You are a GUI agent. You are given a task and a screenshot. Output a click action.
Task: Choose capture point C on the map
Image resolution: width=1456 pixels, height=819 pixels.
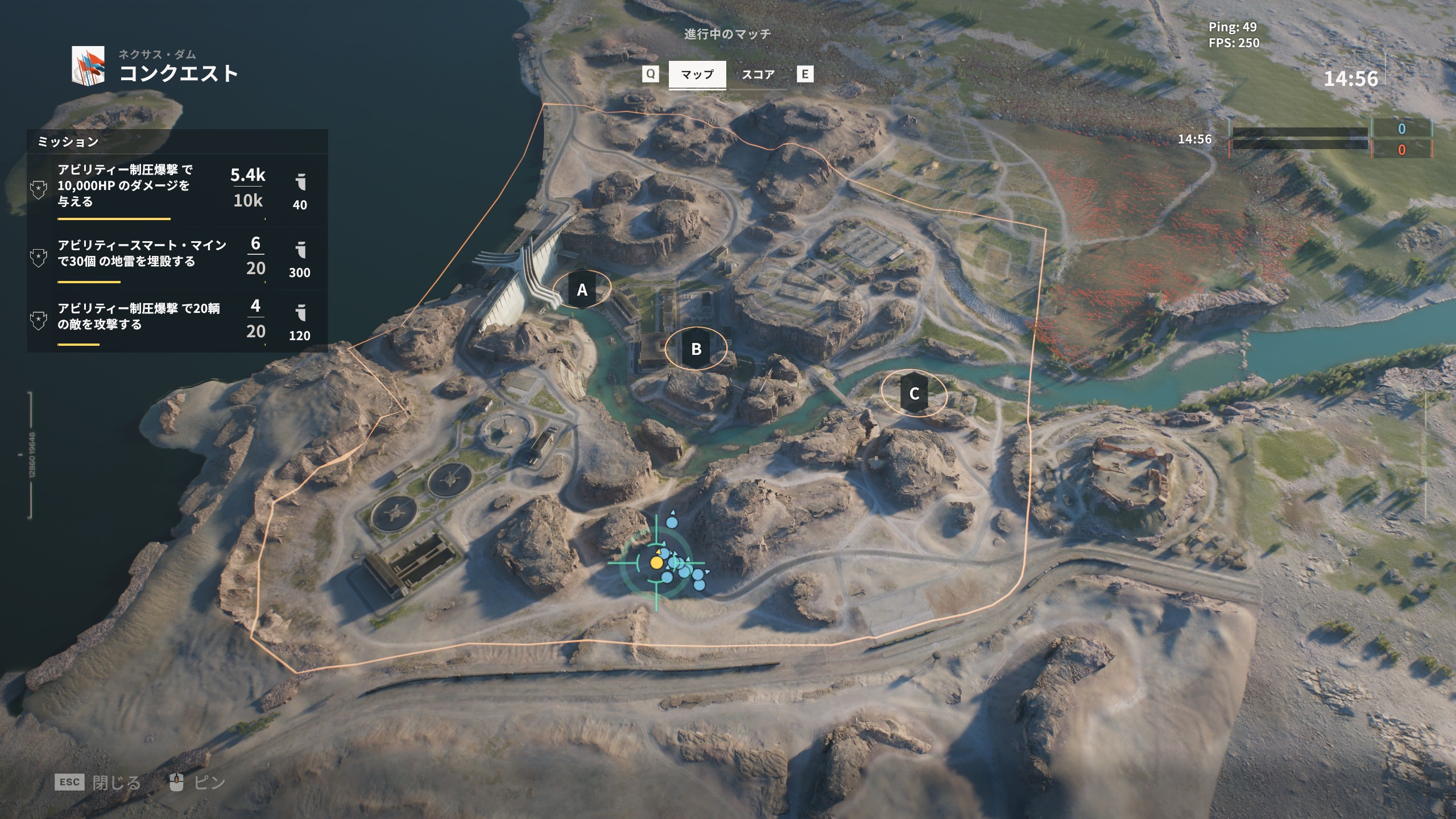[914, 394]
